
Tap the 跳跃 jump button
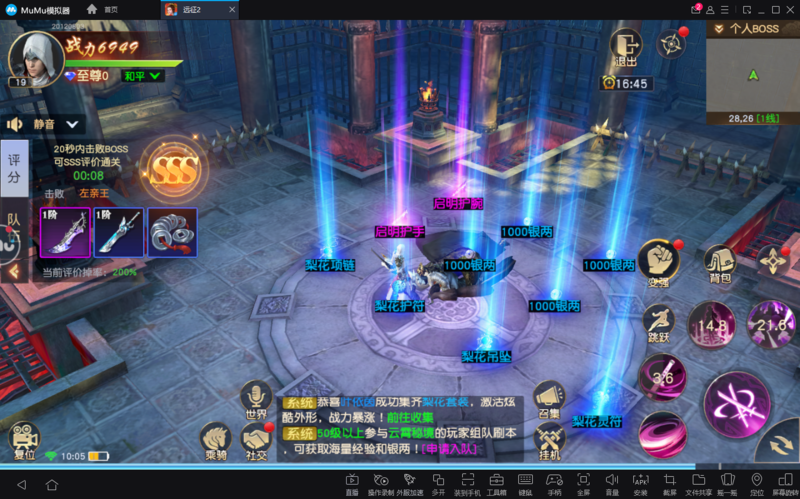click(x=659, y=325)
